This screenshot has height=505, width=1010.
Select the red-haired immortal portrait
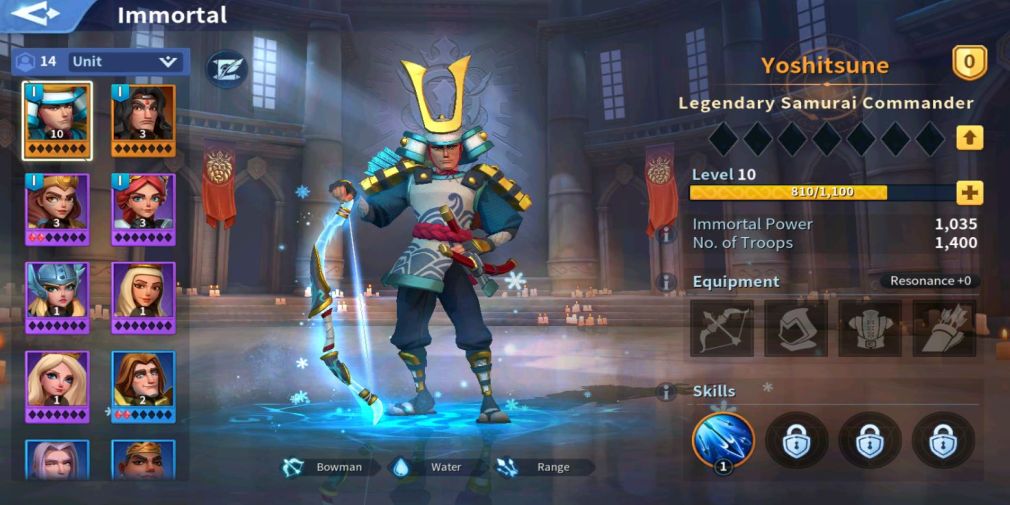143,208
